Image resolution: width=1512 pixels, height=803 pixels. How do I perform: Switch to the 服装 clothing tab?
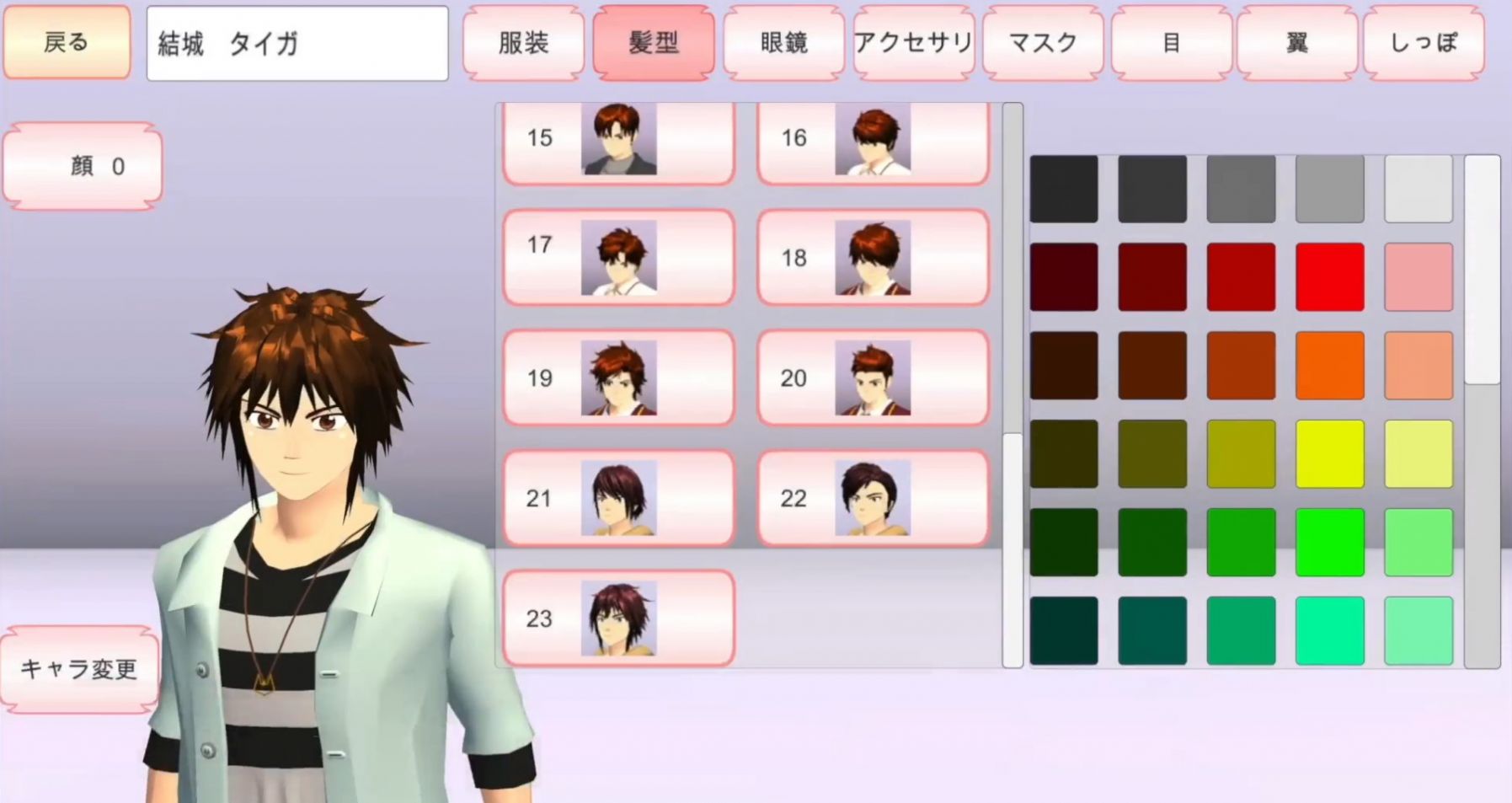click(x=523, y=43)
